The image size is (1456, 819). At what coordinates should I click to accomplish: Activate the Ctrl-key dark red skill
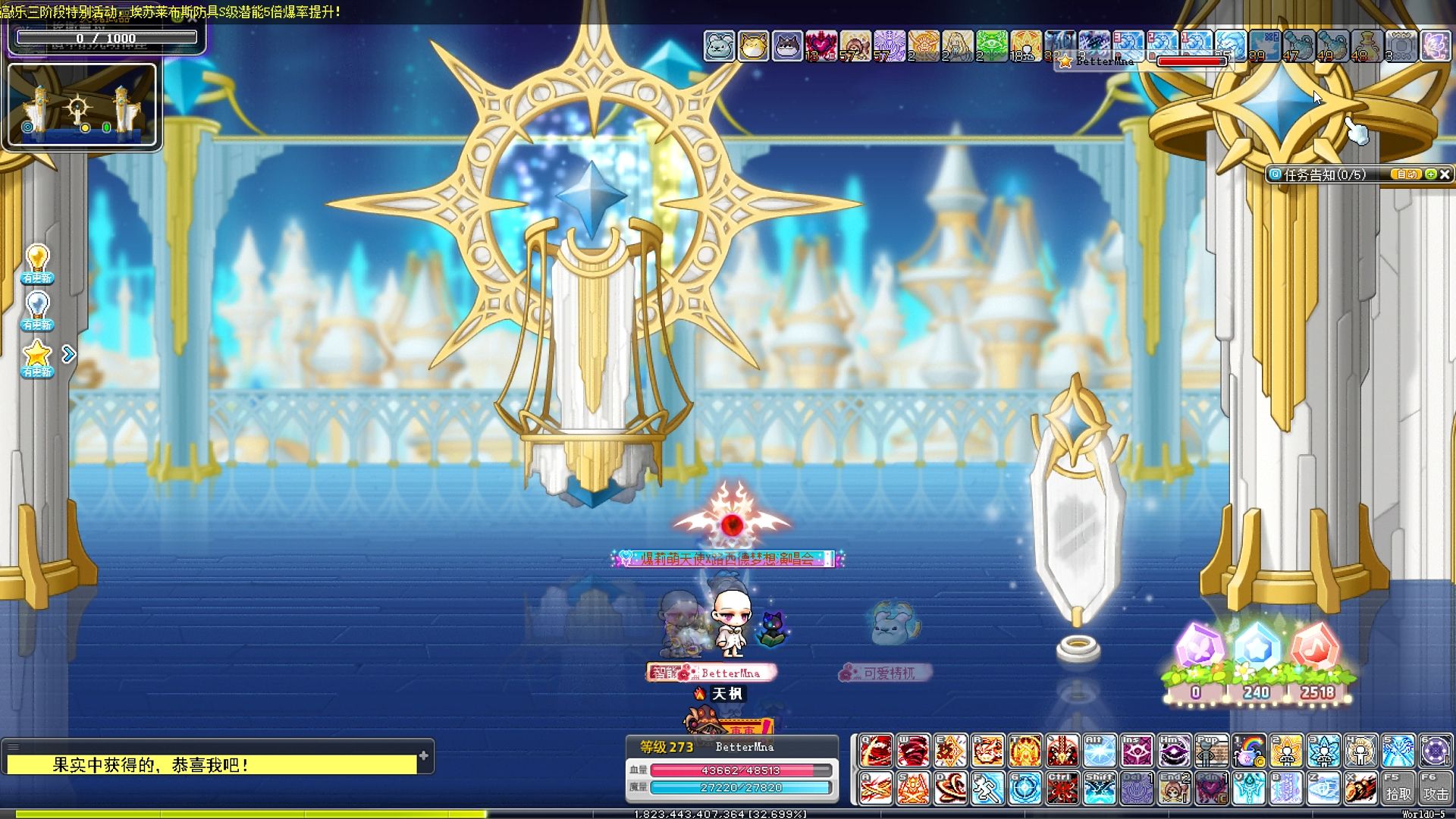tap(1062, 789)
